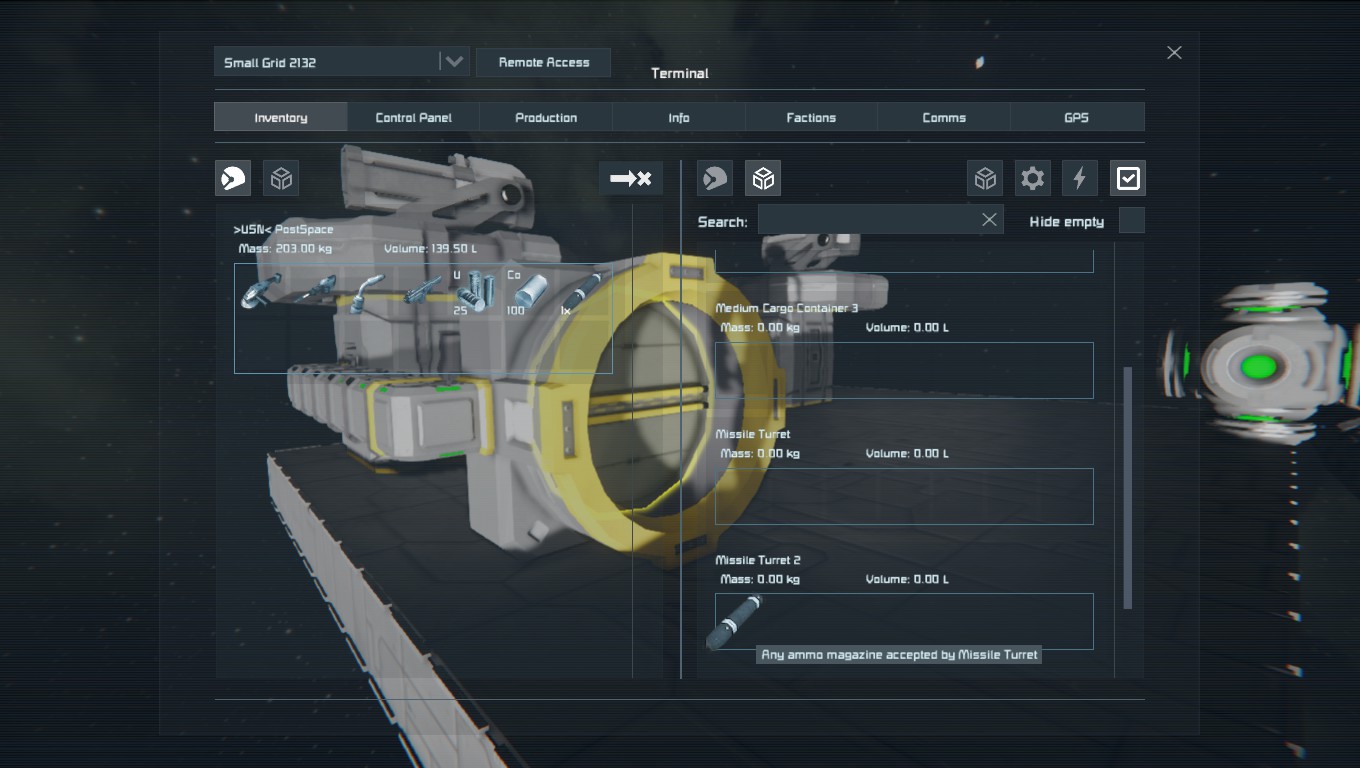Image resolution: width=1360 pixels, height=768 pixels.
Task: Select the automatic rifle item
Action: [x=422, y=291]
